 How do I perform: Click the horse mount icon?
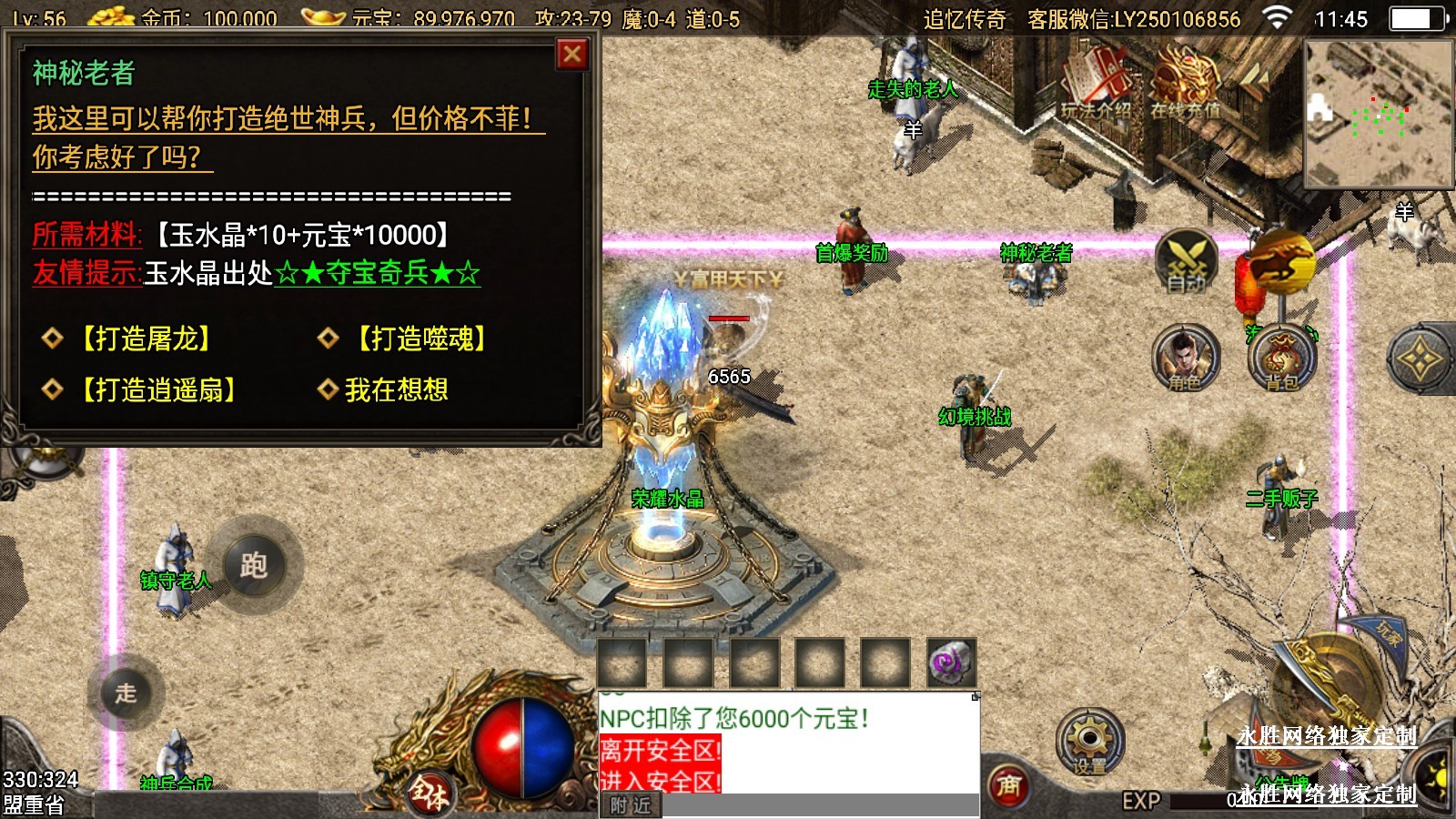(1281, 262)
